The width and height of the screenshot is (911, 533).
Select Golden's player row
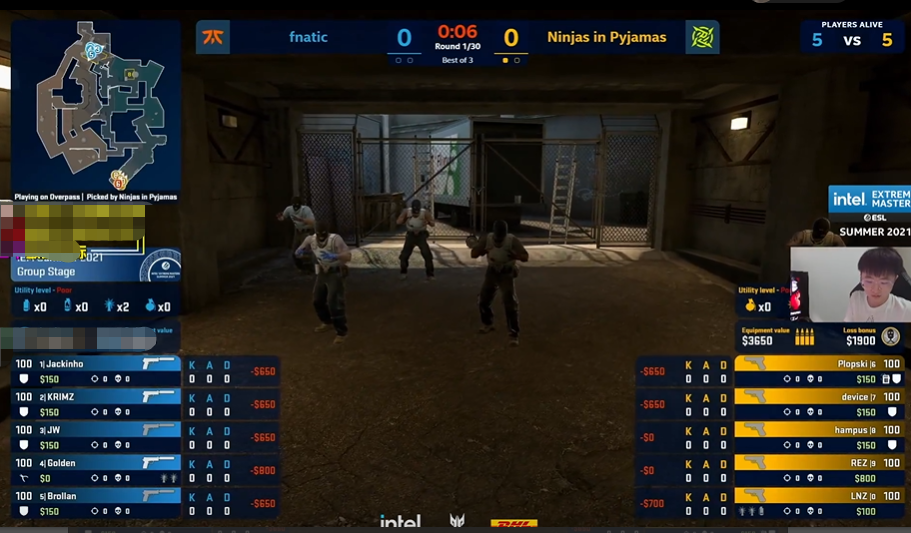(96, 470)
